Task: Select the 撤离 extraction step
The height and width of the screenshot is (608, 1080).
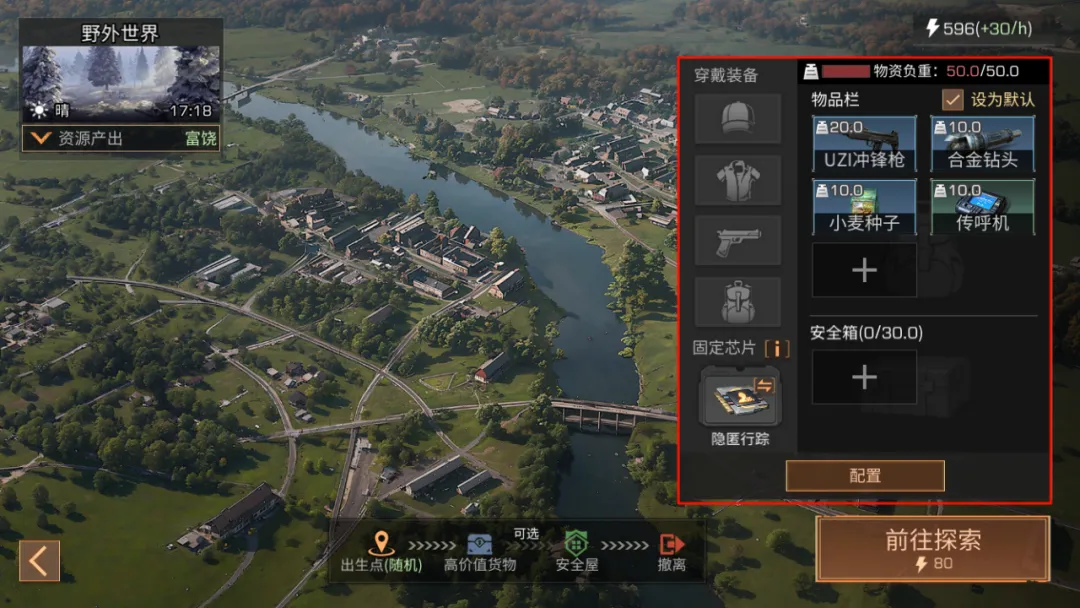Action: (672, 551)
